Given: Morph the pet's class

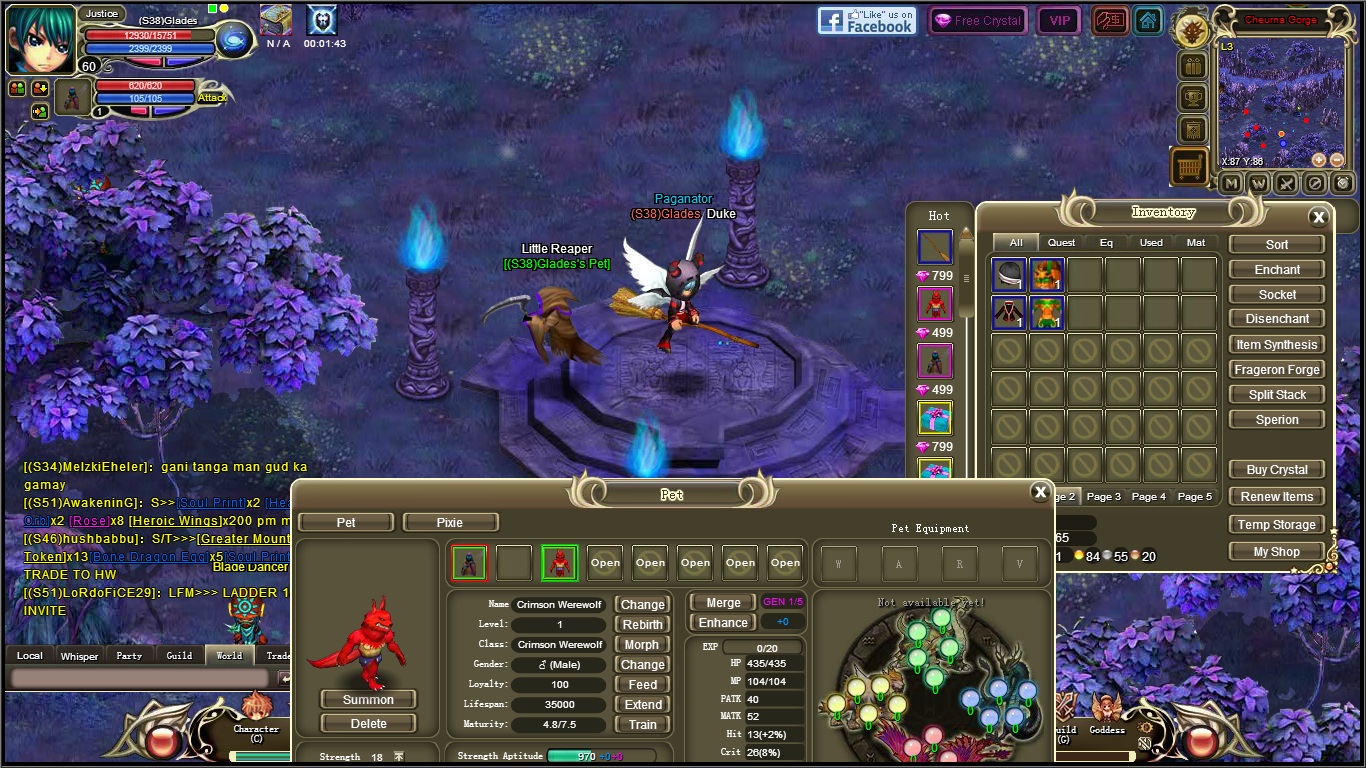Looking at the screenshot, I should 642,645.
